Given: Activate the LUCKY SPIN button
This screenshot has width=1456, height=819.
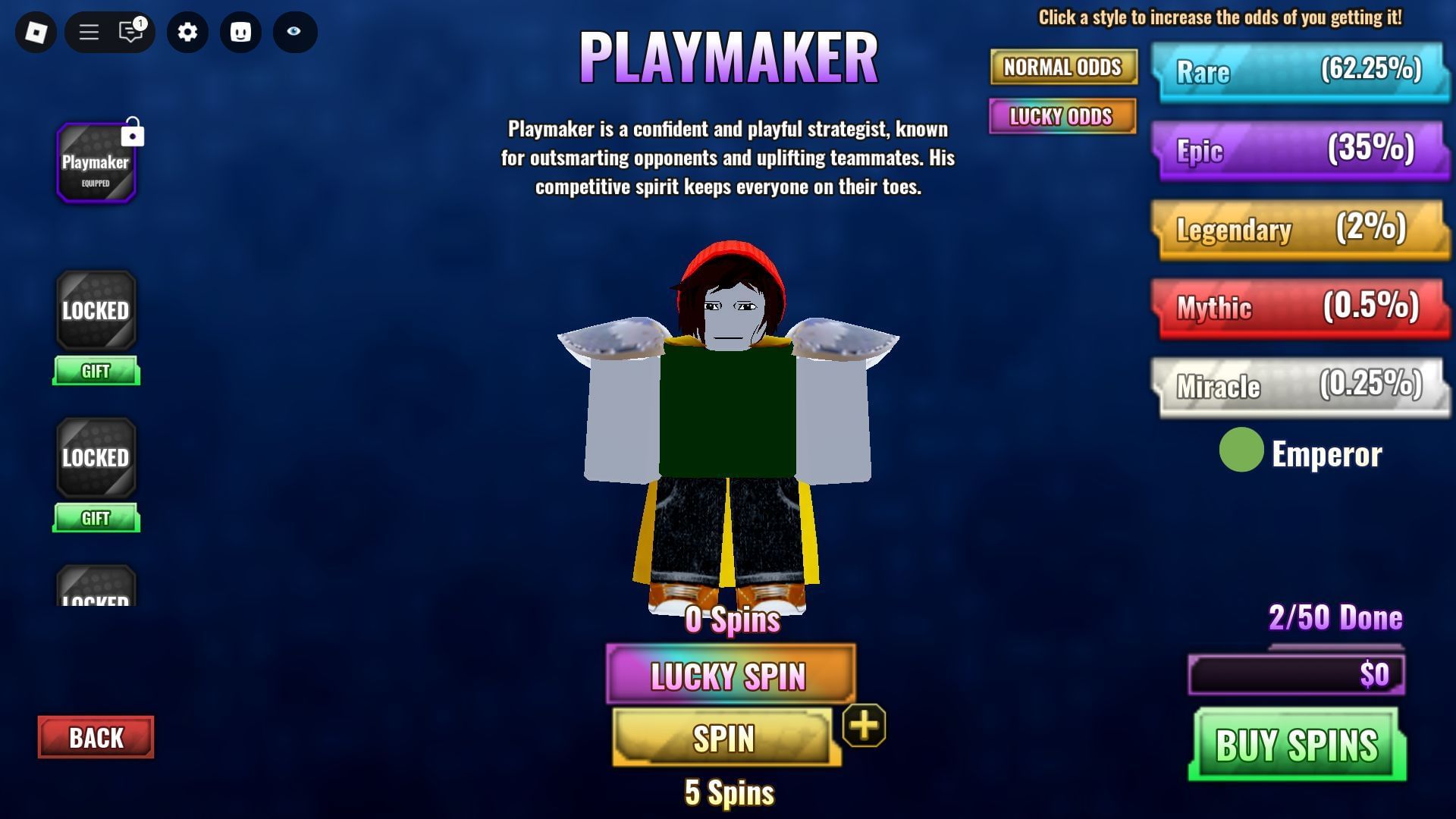Looking at the screenshot, I should click(x=730, y=674).
